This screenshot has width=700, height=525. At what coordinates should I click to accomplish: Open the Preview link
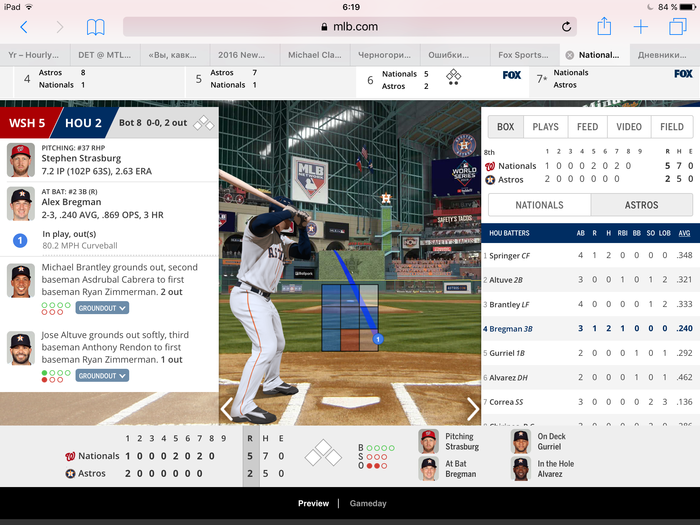coord(313,503)
